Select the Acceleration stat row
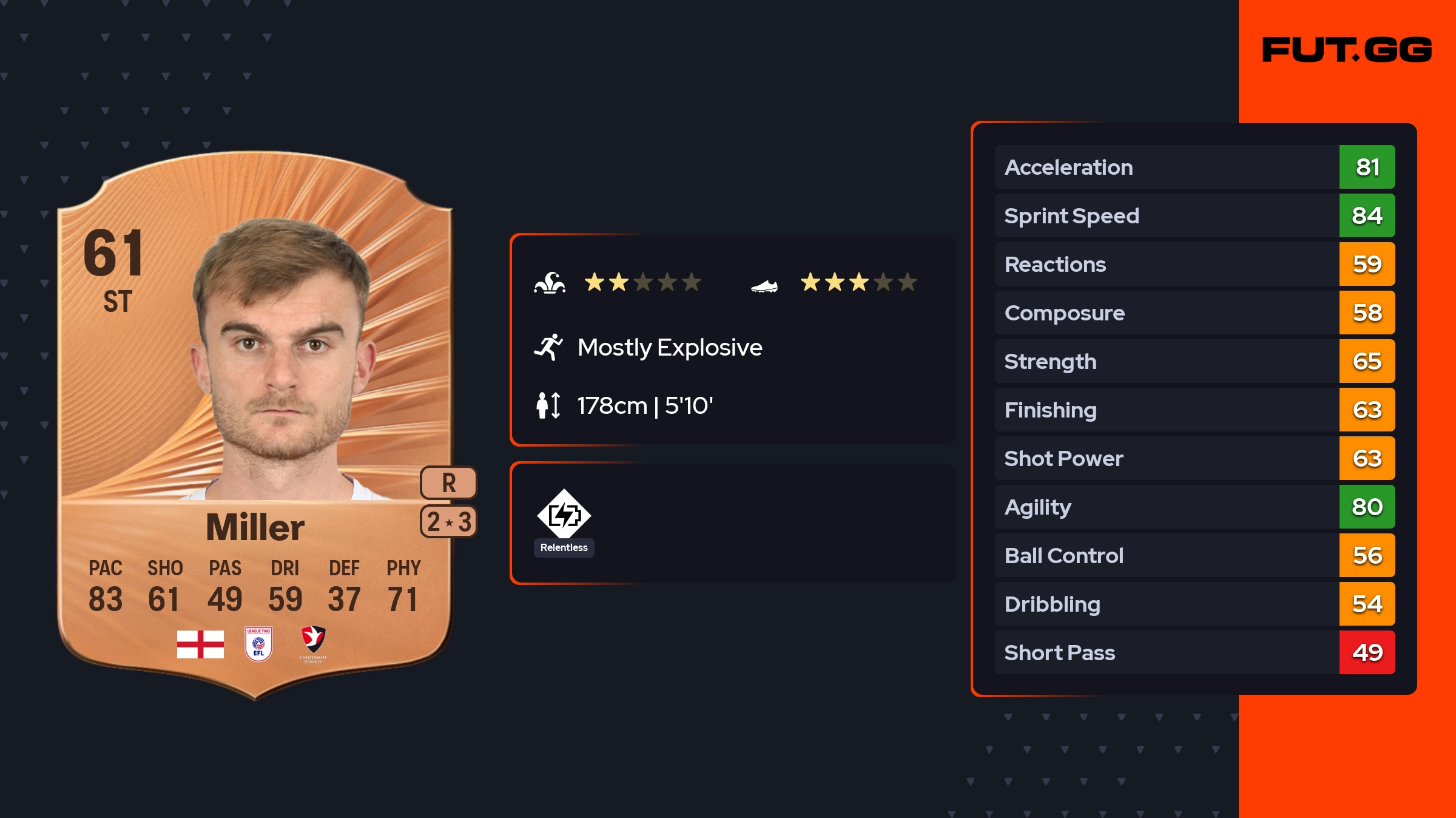 click(1194, 167)
